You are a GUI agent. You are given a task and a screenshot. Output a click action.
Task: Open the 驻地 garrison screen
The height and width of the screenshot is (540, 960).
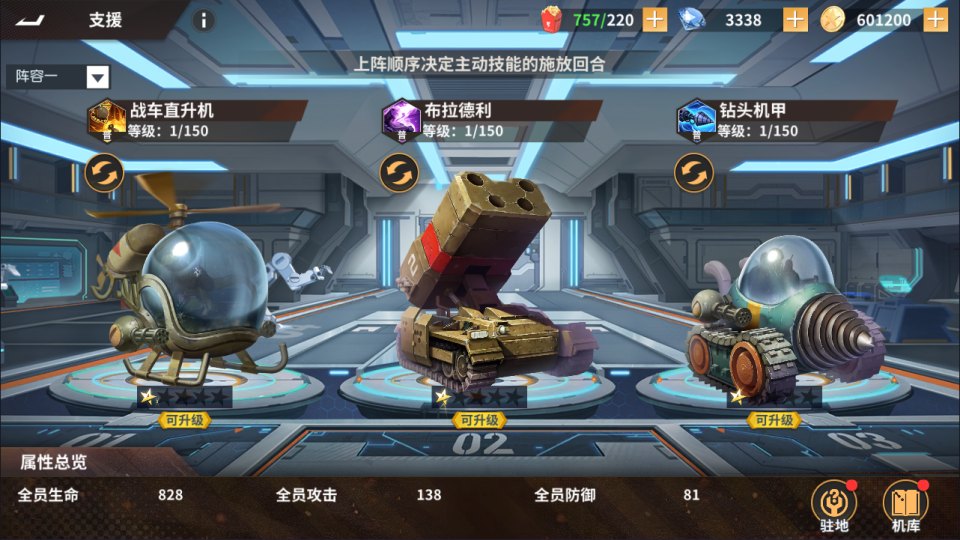[x=834, y=505]
